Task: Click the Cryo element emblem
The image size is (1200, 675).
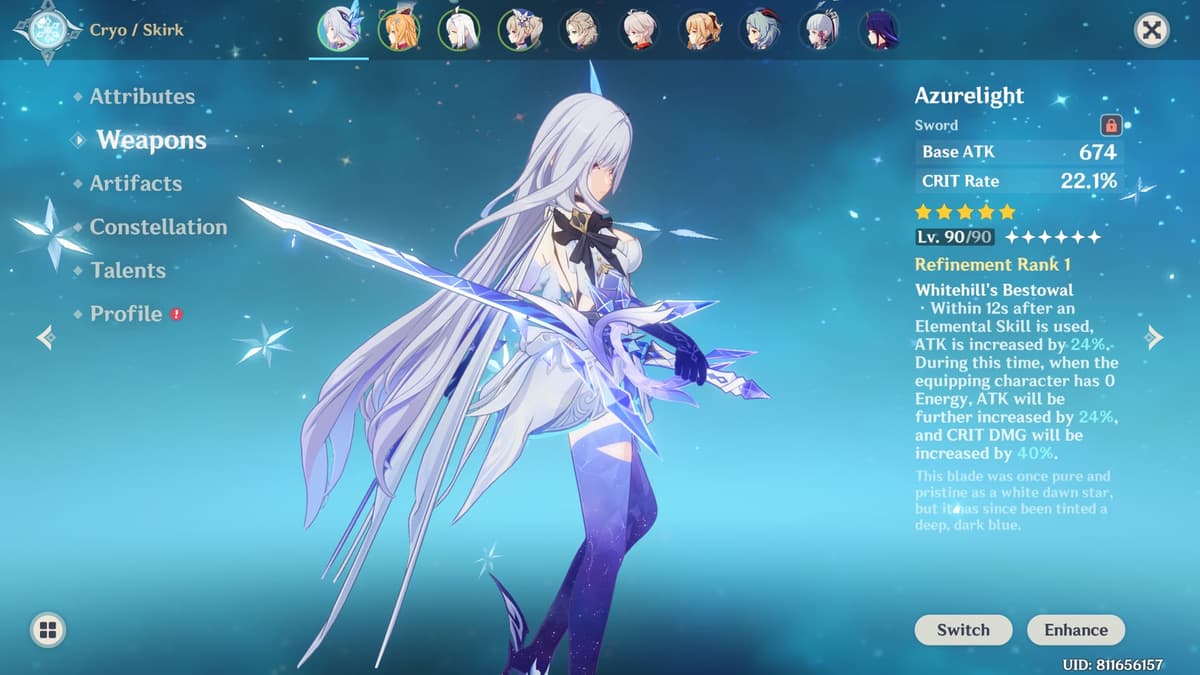Action: tap(47, 30)
